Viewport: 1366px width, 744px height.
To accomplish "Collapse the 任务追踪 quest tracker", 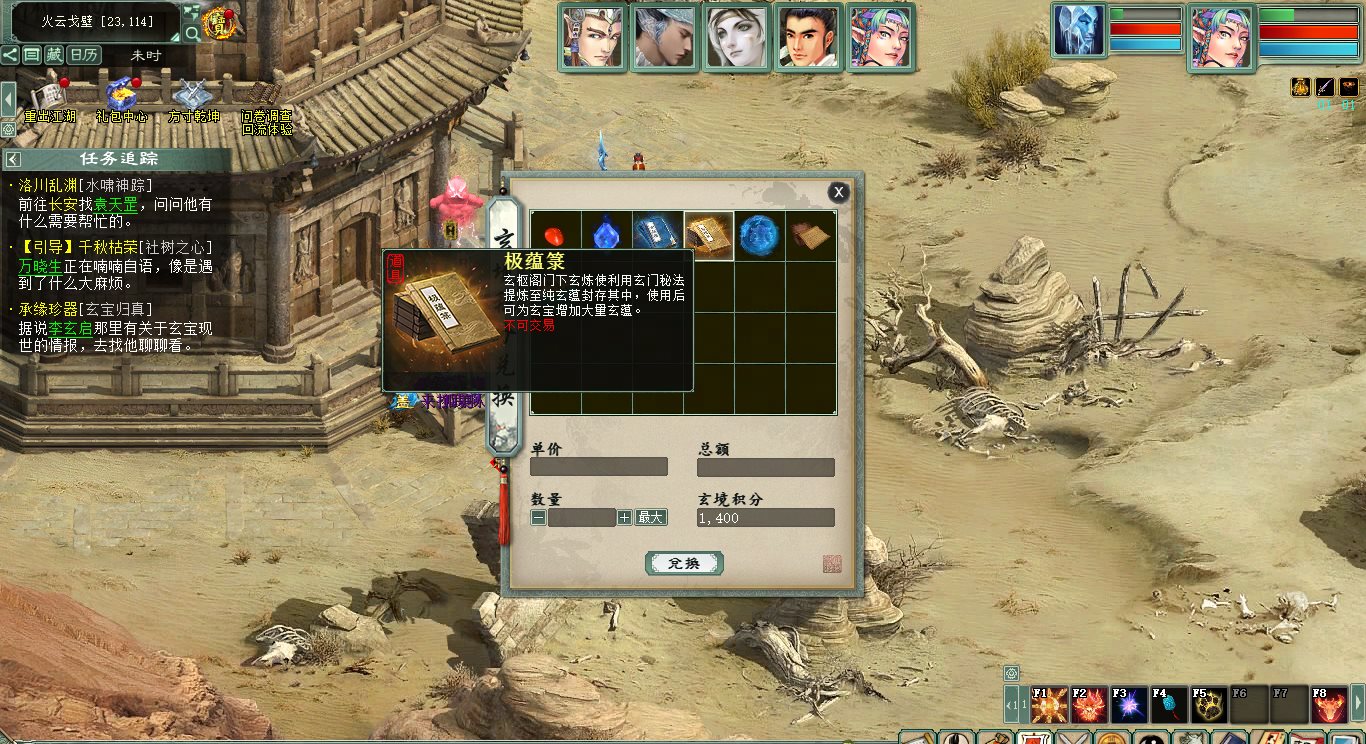I will click(x=12, y=159).
